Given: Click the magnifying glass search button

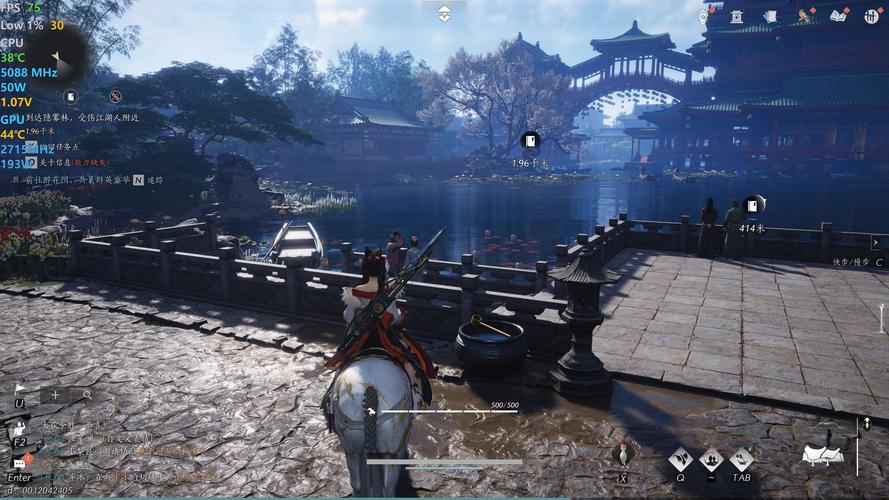Looking at the screenshot, I should (87, 395).
